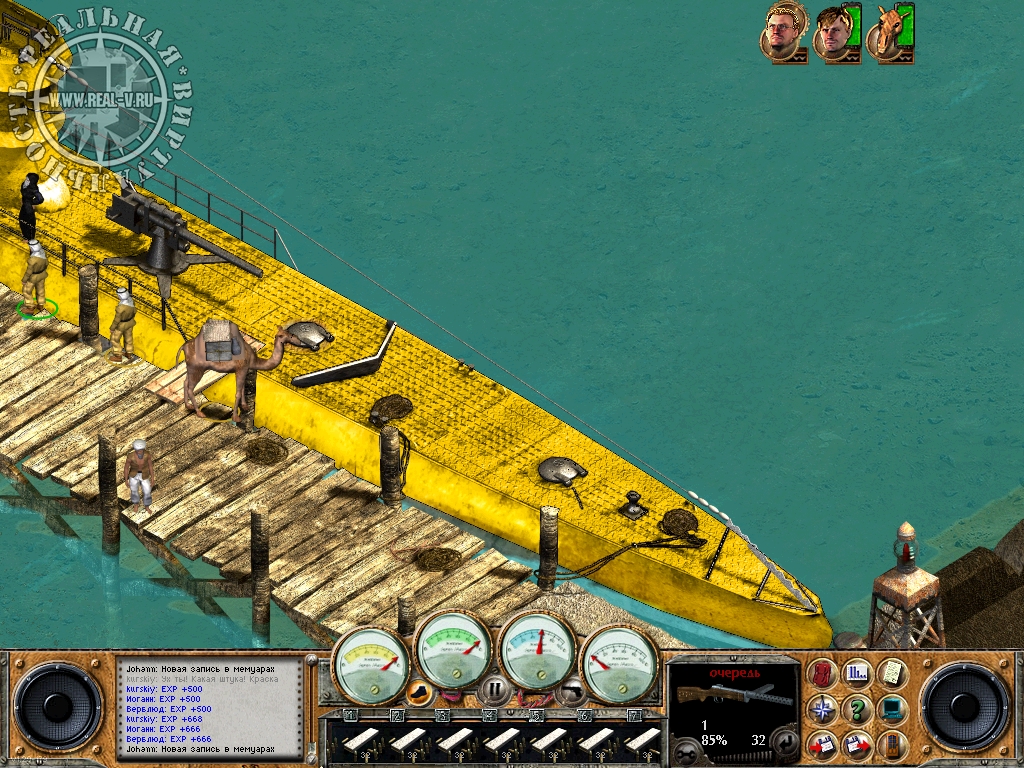The image size is (1024, 768).
Task: Click the message log panel
Action: click(x=211, y=707)
